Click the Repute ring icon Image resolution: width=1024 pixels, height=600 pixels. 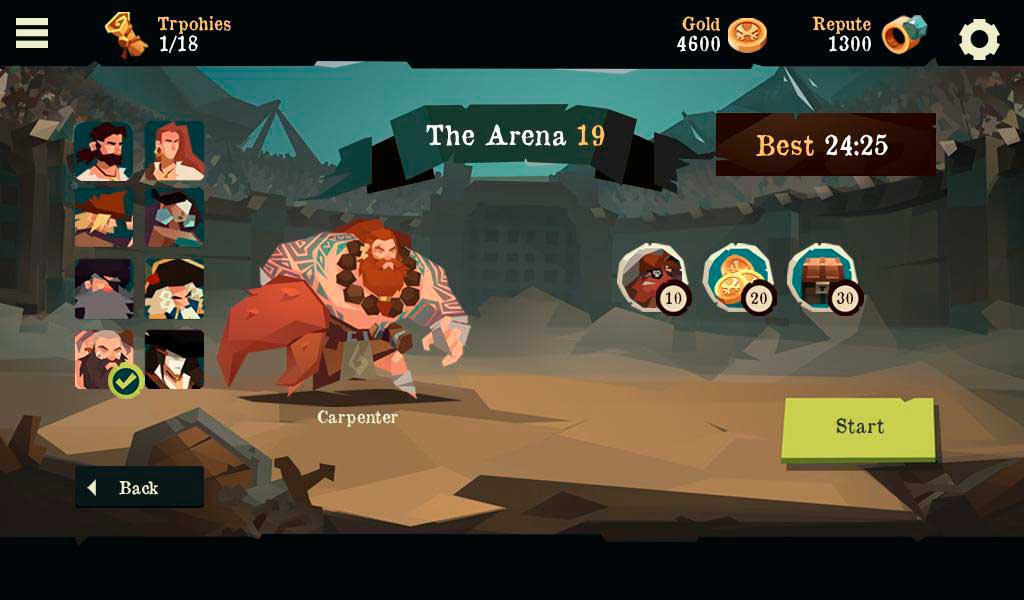tap(903, 36)
